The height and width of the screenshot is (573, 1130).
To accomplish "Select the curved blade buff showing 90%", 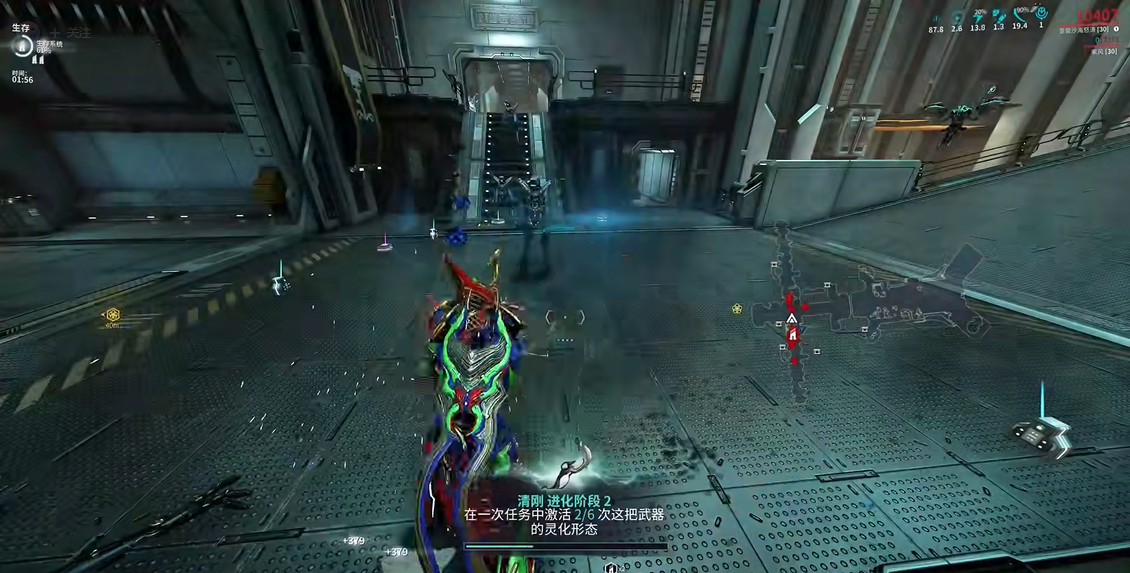I will 1019,16.
